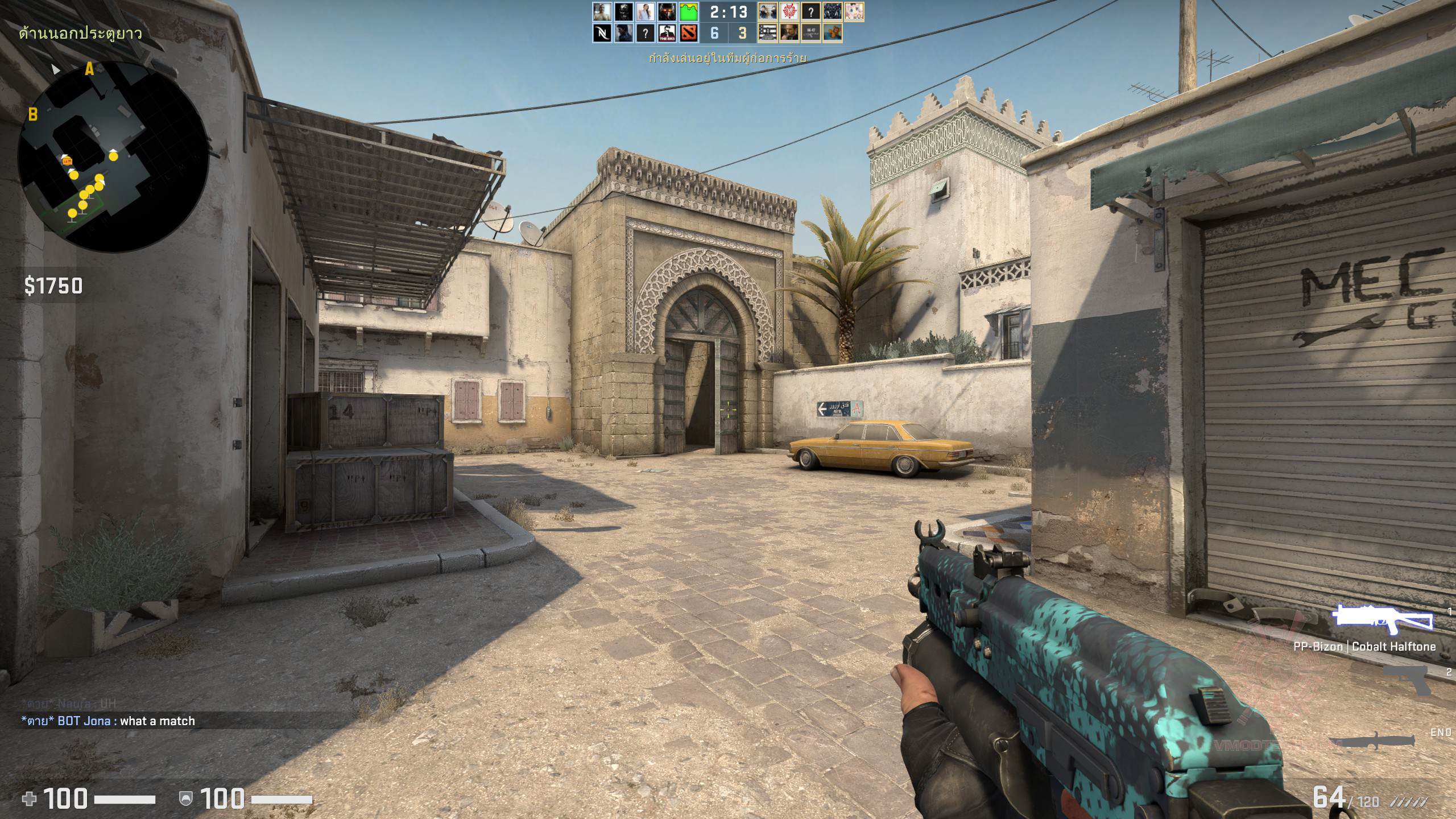Click the red circular emblem avatar

coord(789,11)
